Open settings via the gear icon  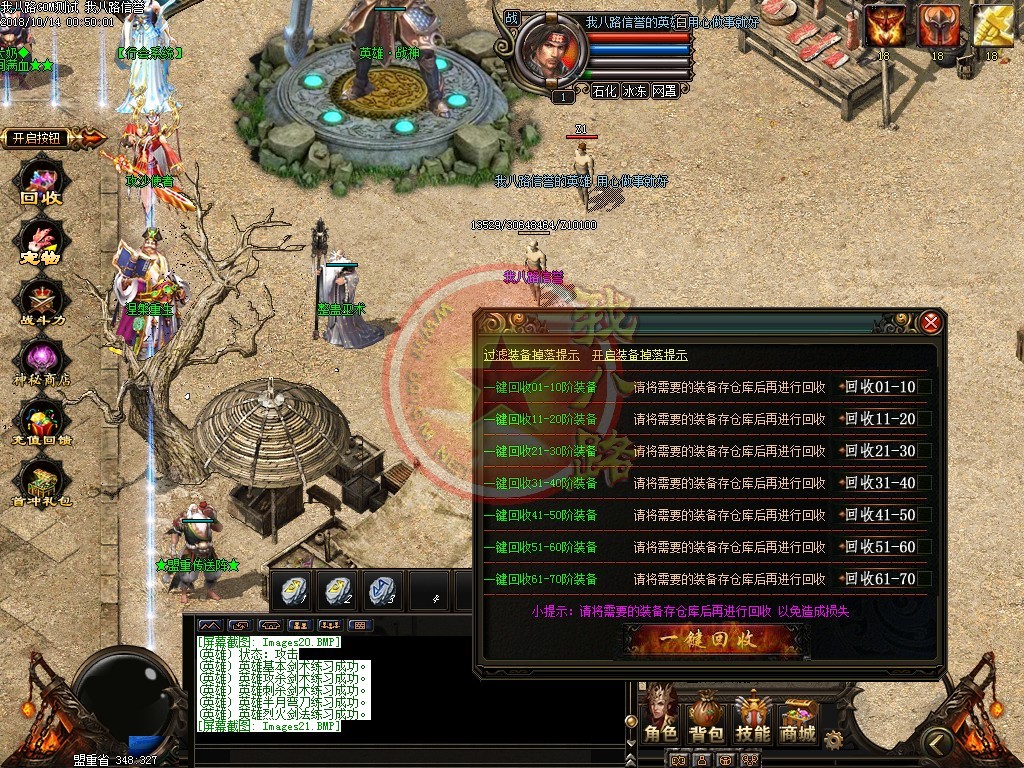(833, 739)
